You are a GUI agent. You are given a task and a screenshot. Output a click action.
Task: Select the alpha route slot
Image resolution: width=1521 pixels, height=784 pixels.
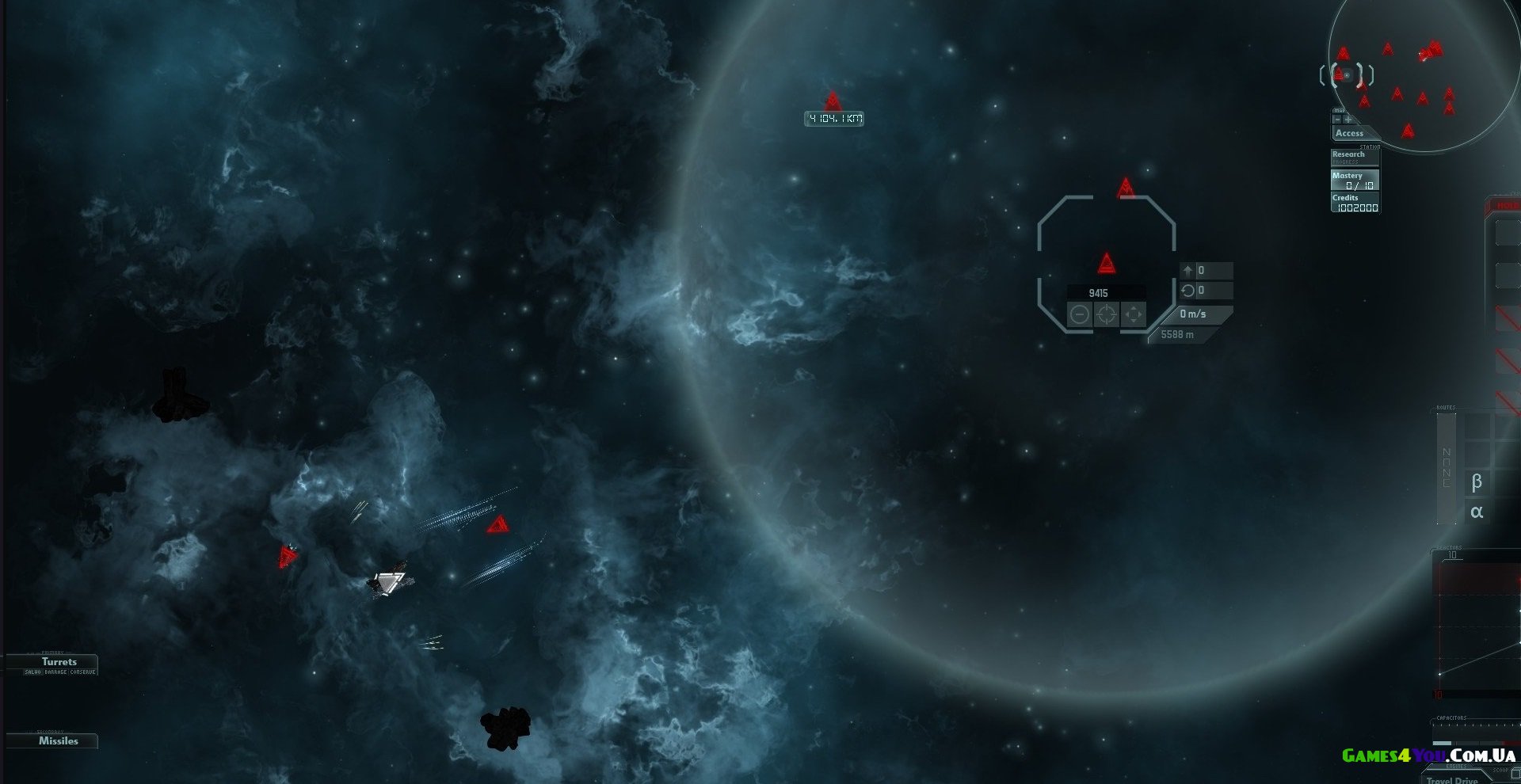(x=1477, y=512)
